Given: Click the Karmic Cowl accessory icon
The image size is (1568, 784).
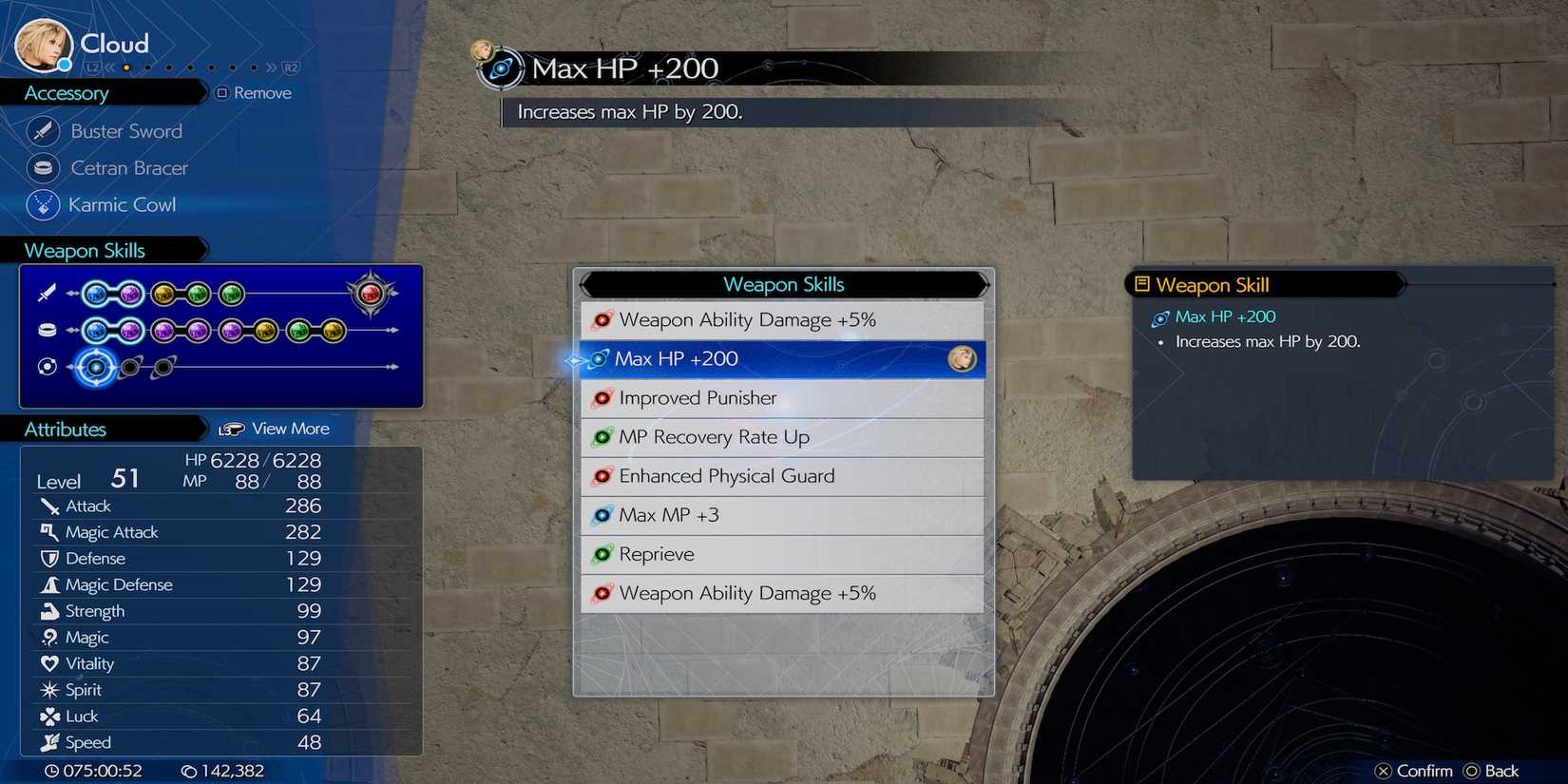Looking at the screenshot, I should click(x=42, y=204).
